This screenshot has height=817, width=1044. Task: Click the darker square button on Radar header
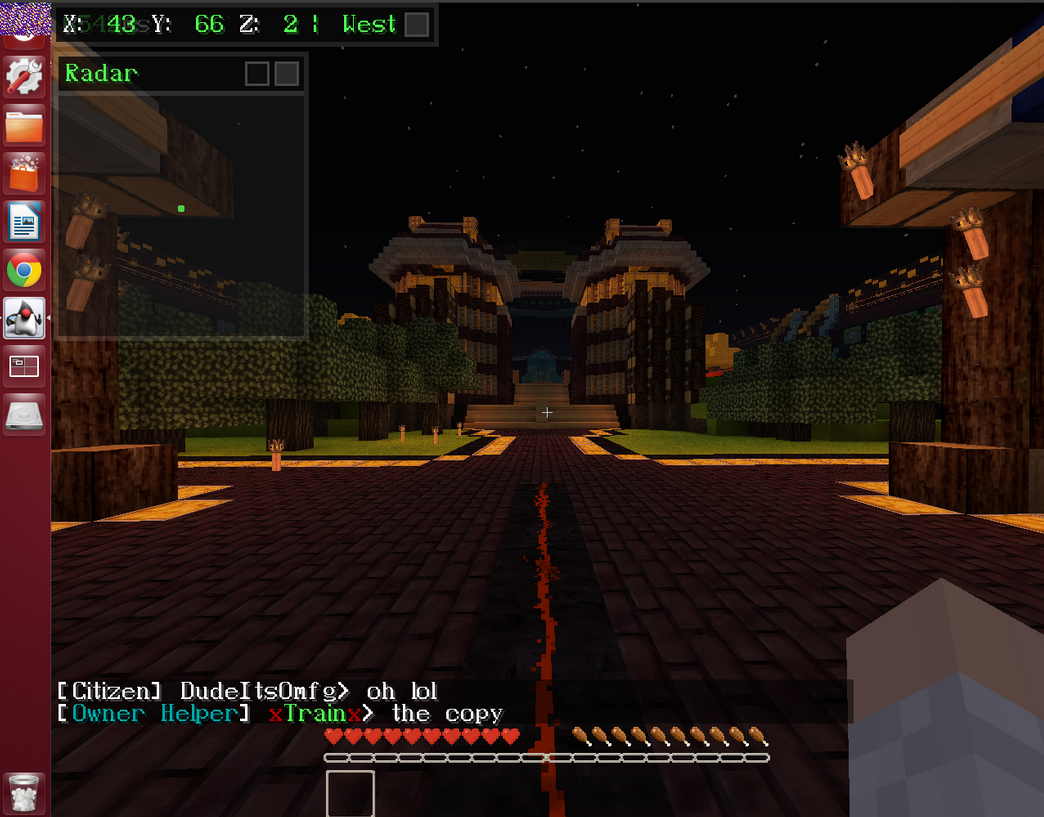[257, 74]
